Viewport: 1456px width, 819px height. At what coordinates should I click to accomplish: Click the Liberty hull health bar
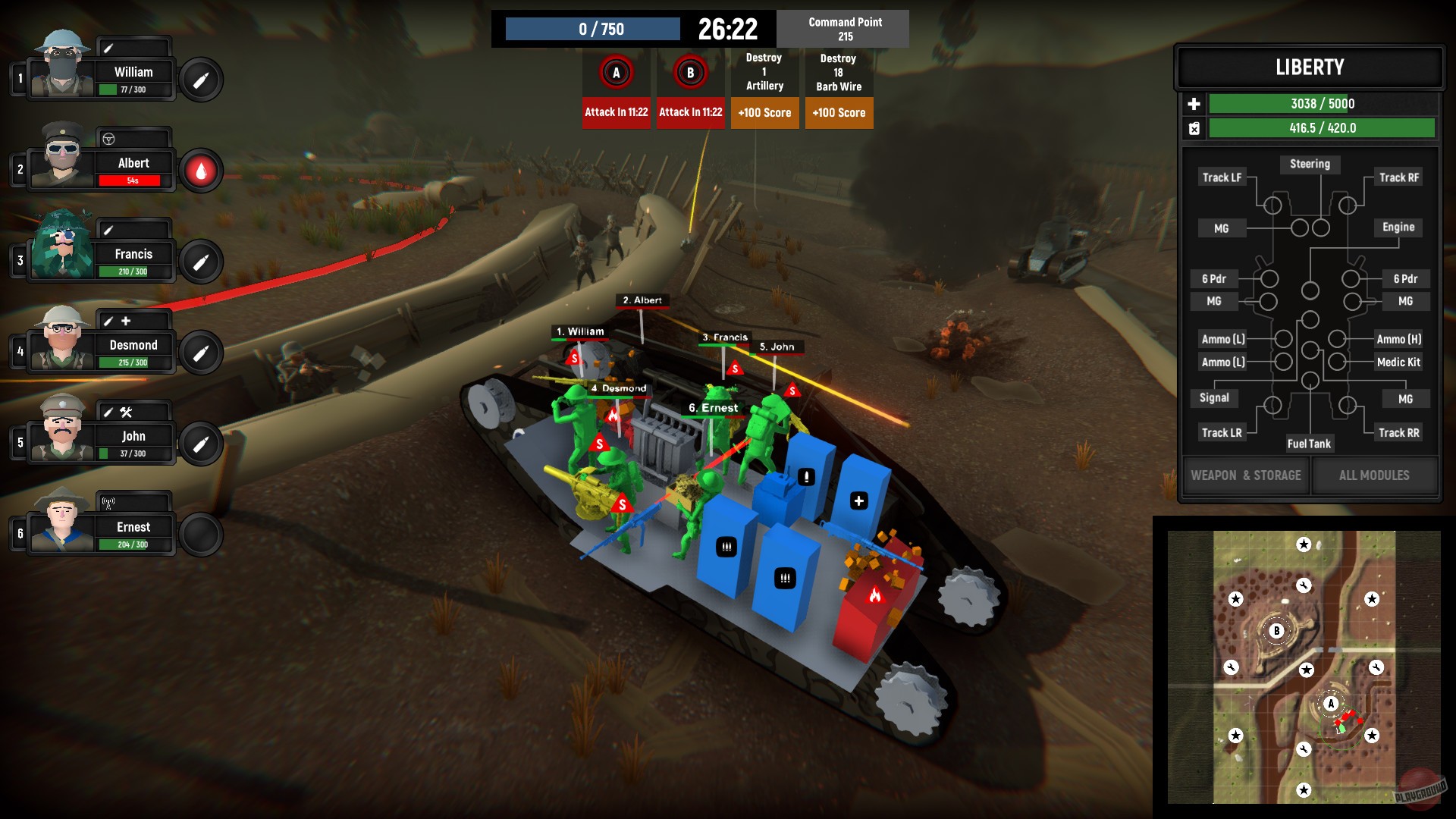coord(1323,103)
